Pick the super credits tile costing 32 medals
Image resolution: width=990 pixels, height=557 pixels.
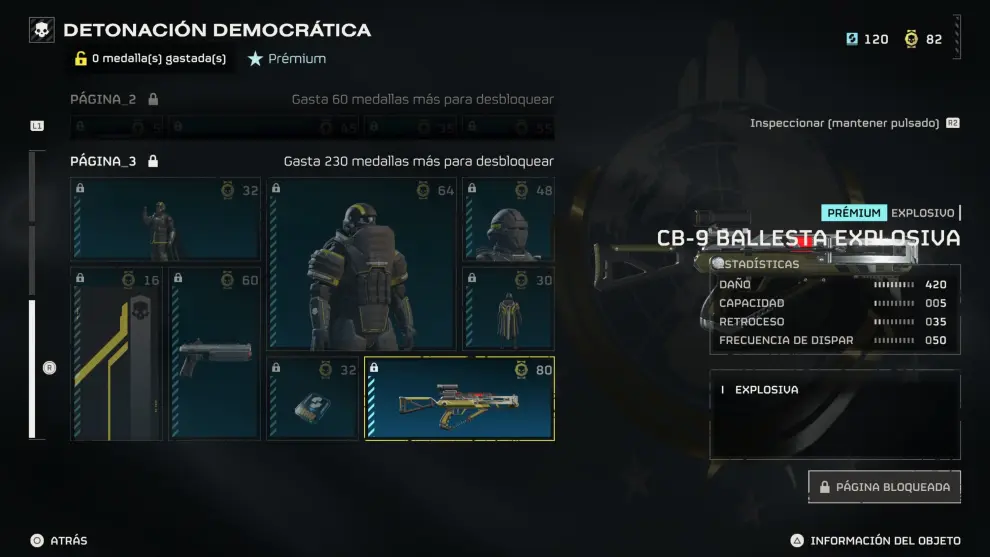312,398
